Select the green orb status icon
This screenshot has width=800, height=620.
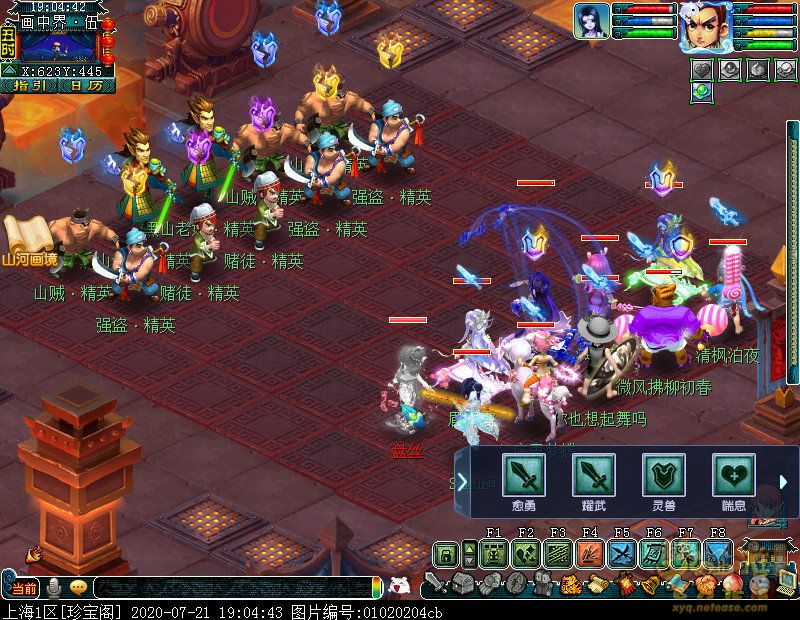pos(702,92)
